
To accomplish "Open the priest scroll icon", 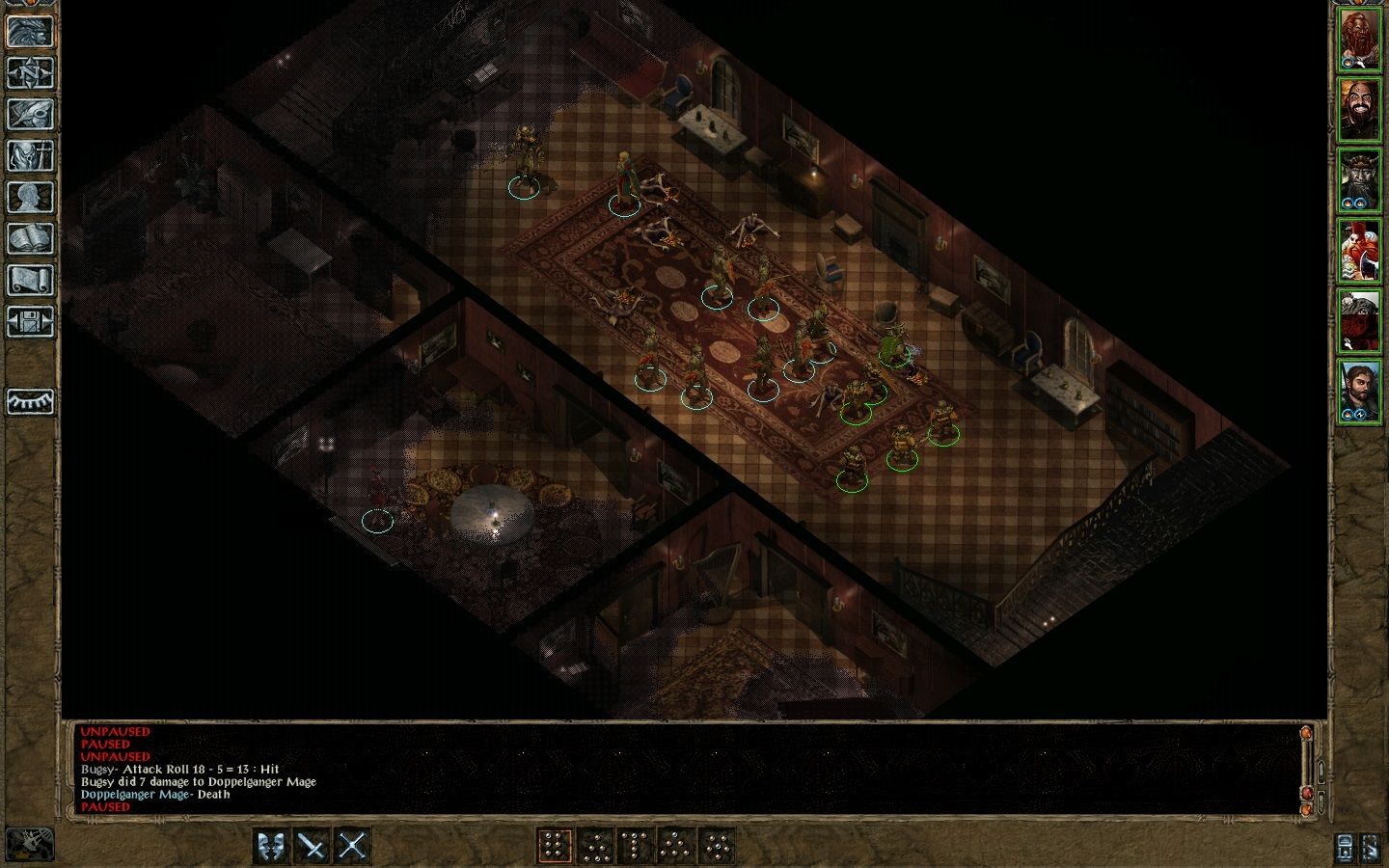I will click(x=31, y=280).
